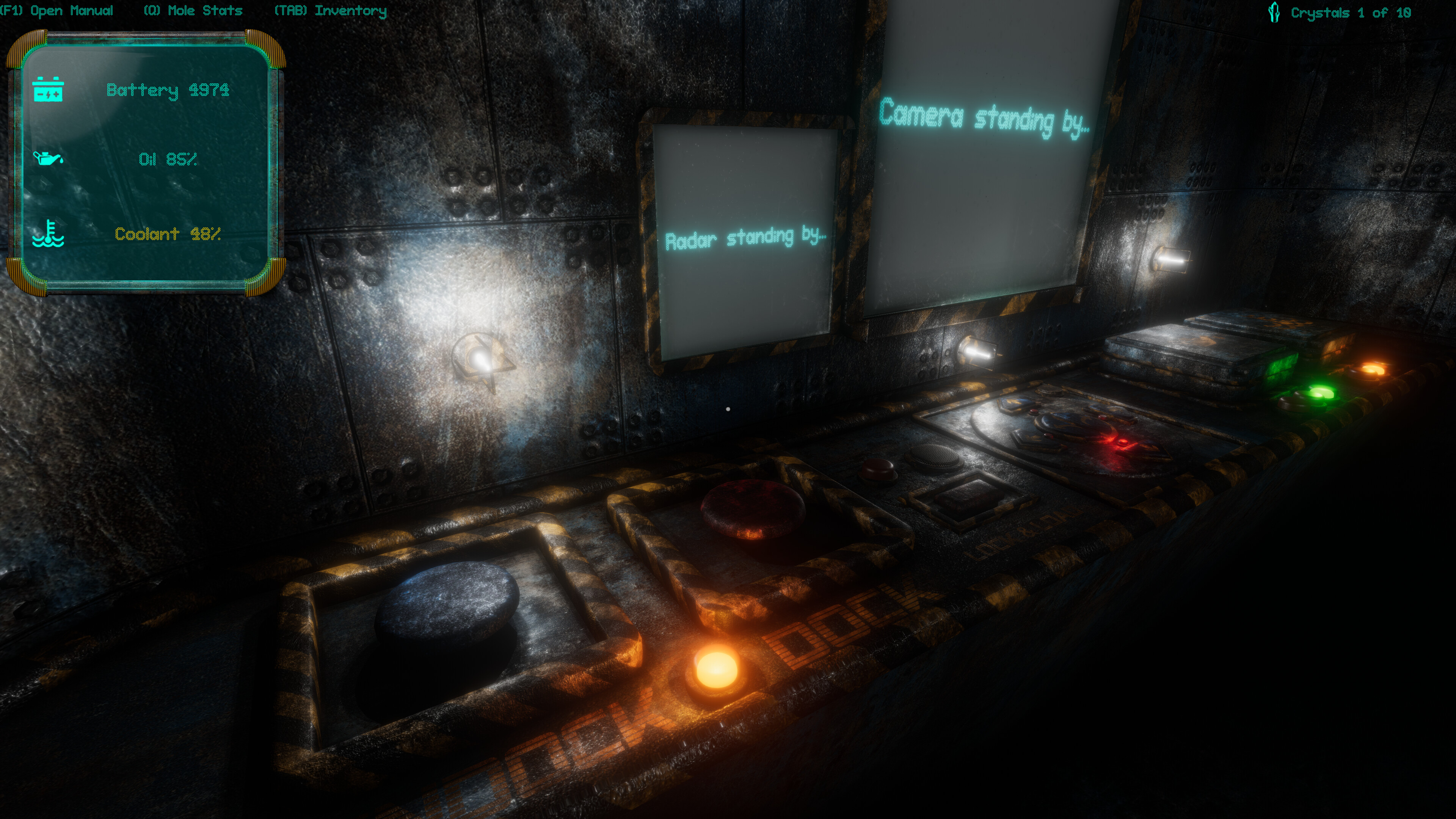This screenshot has width=1456, height=819.
Task: Toggle the orange glowing button on the far right
Action: 1373,370
